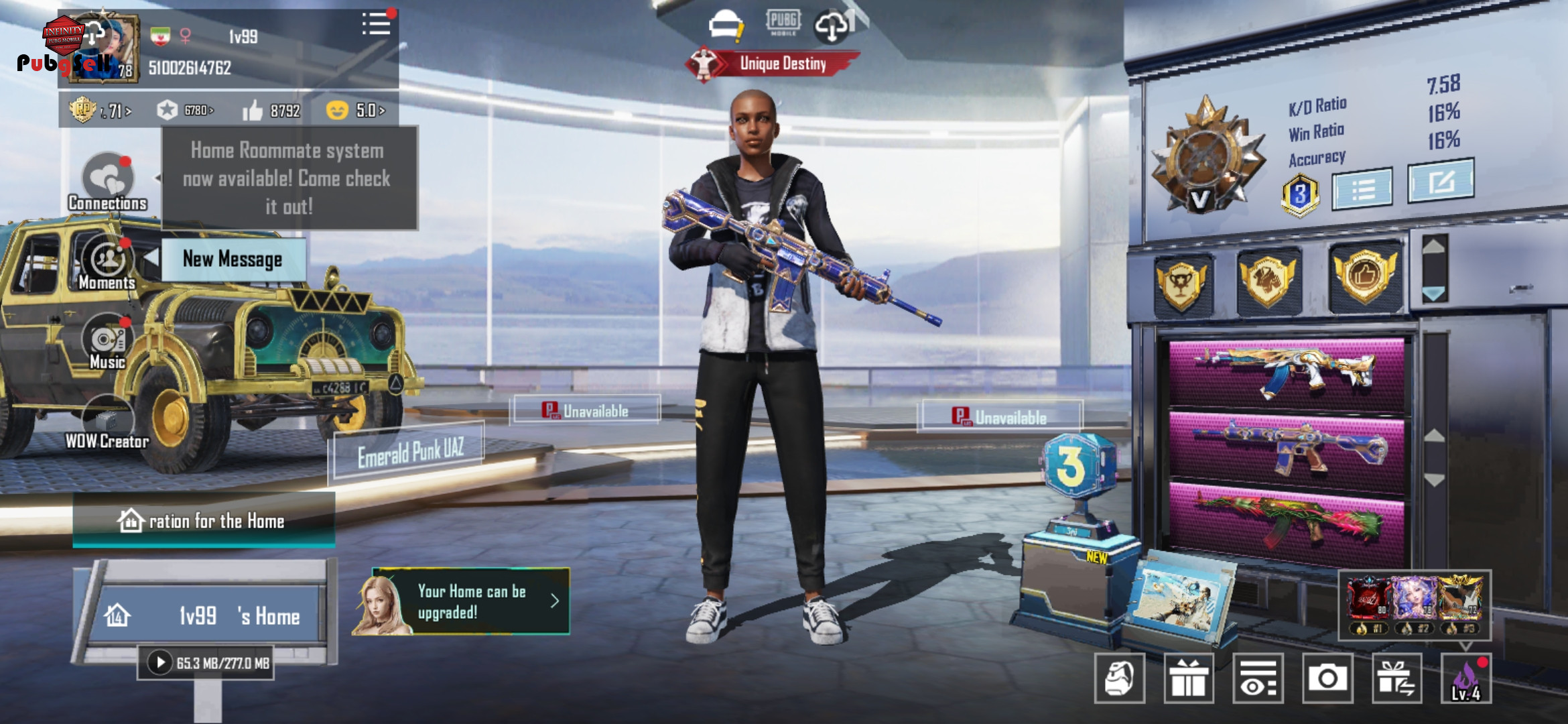Open the gift box button
Viewport: 1568px width, 724px height.
coord(1188,678)
